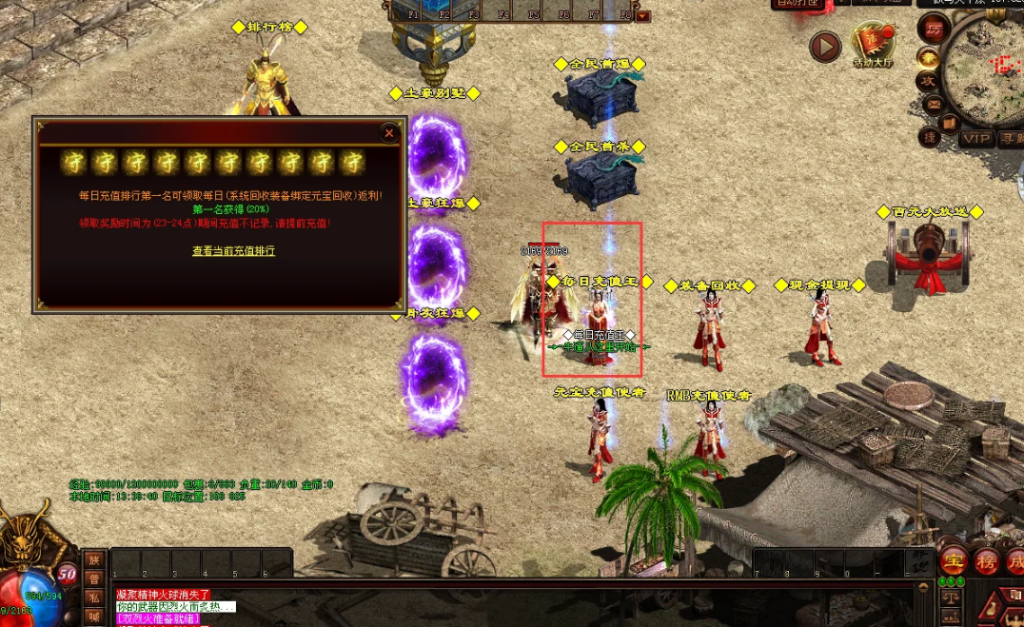The height and width of the screenshot is (627, 1024).
Task: Open the 宝 treasure button
Action: [953, 560]
